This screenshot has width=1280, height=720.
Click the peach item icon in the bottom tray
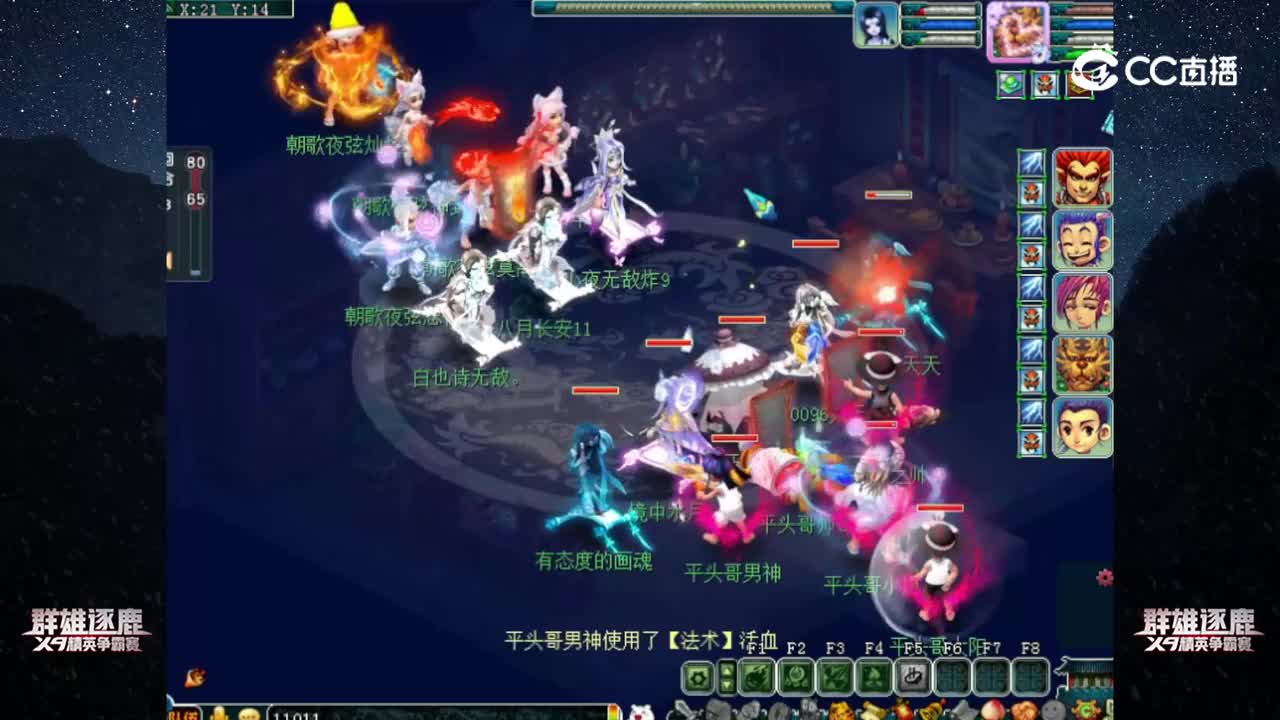click(x=991, y=712)
